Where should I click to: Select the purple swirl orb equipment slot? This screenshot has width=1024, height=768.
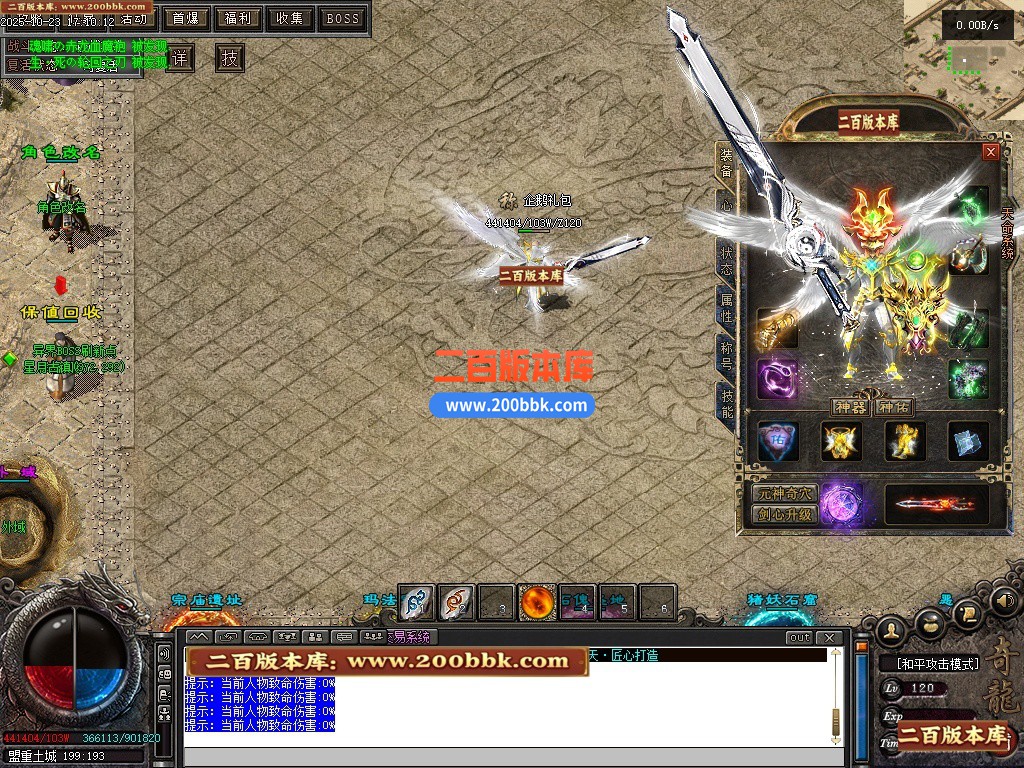[776, 379]
